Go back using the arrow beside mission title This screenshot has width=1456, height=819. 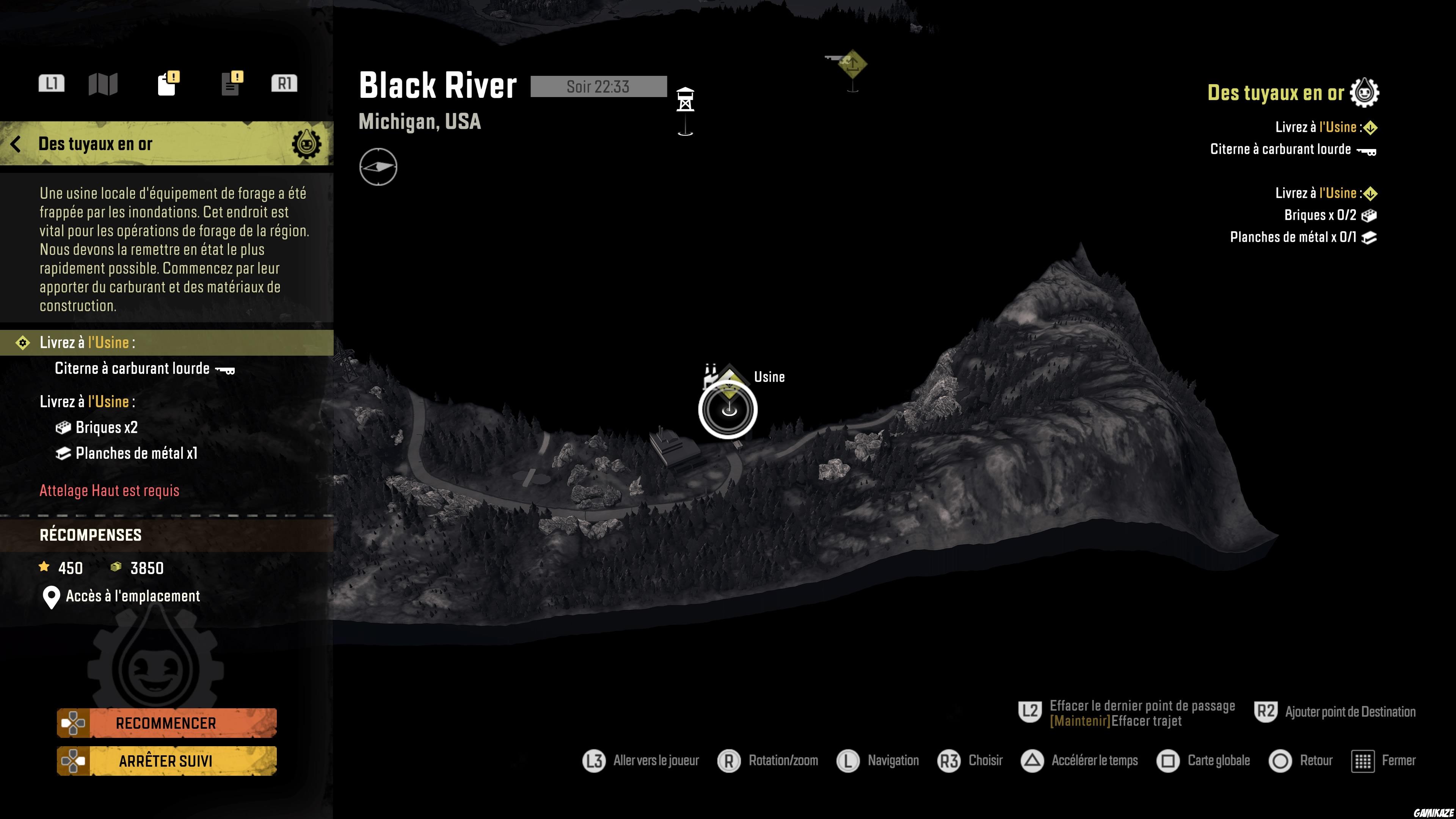[x=16, y=144]
